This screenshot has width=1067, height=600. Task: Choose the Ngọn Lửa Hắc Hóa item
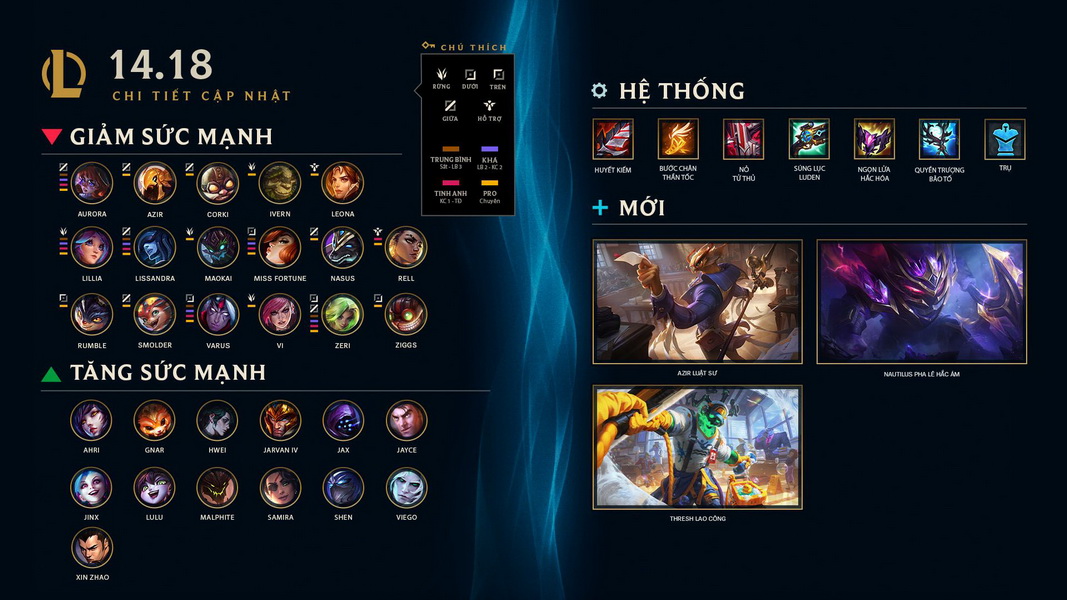click(x=874, y=139)
